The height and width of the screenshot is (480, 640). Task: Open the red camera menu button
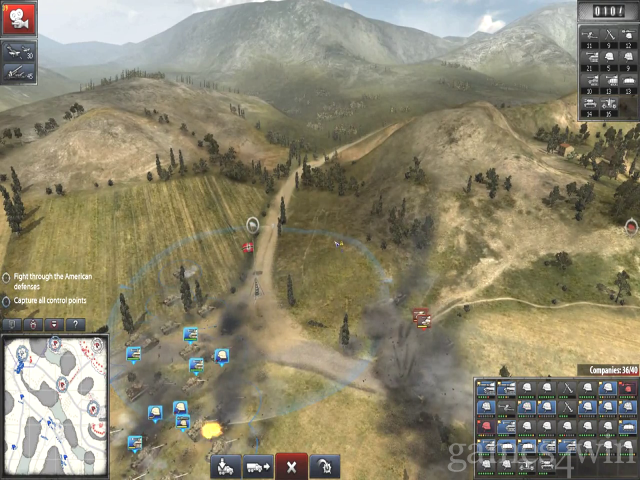point(19,17)
